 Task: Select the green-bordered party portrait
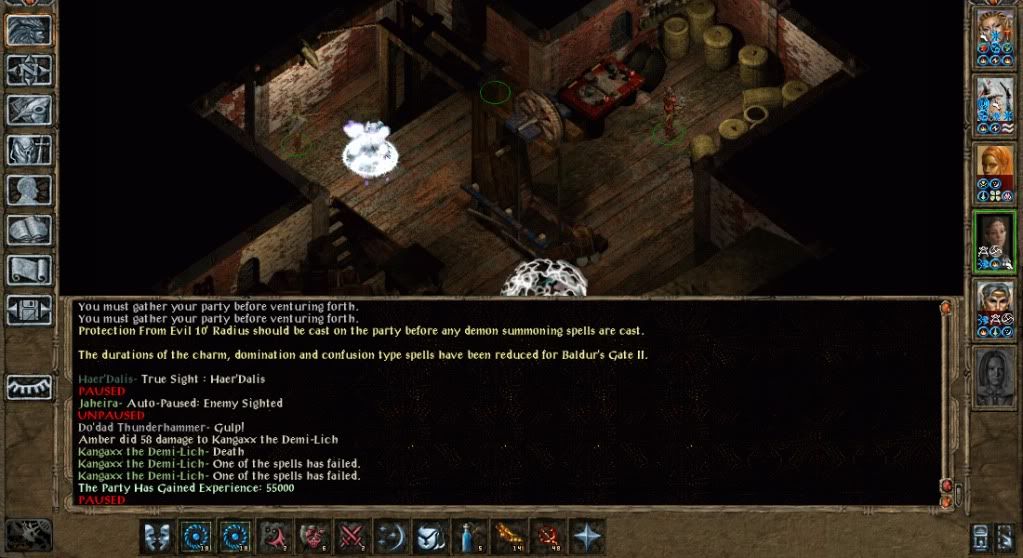(x=995, y=241)
